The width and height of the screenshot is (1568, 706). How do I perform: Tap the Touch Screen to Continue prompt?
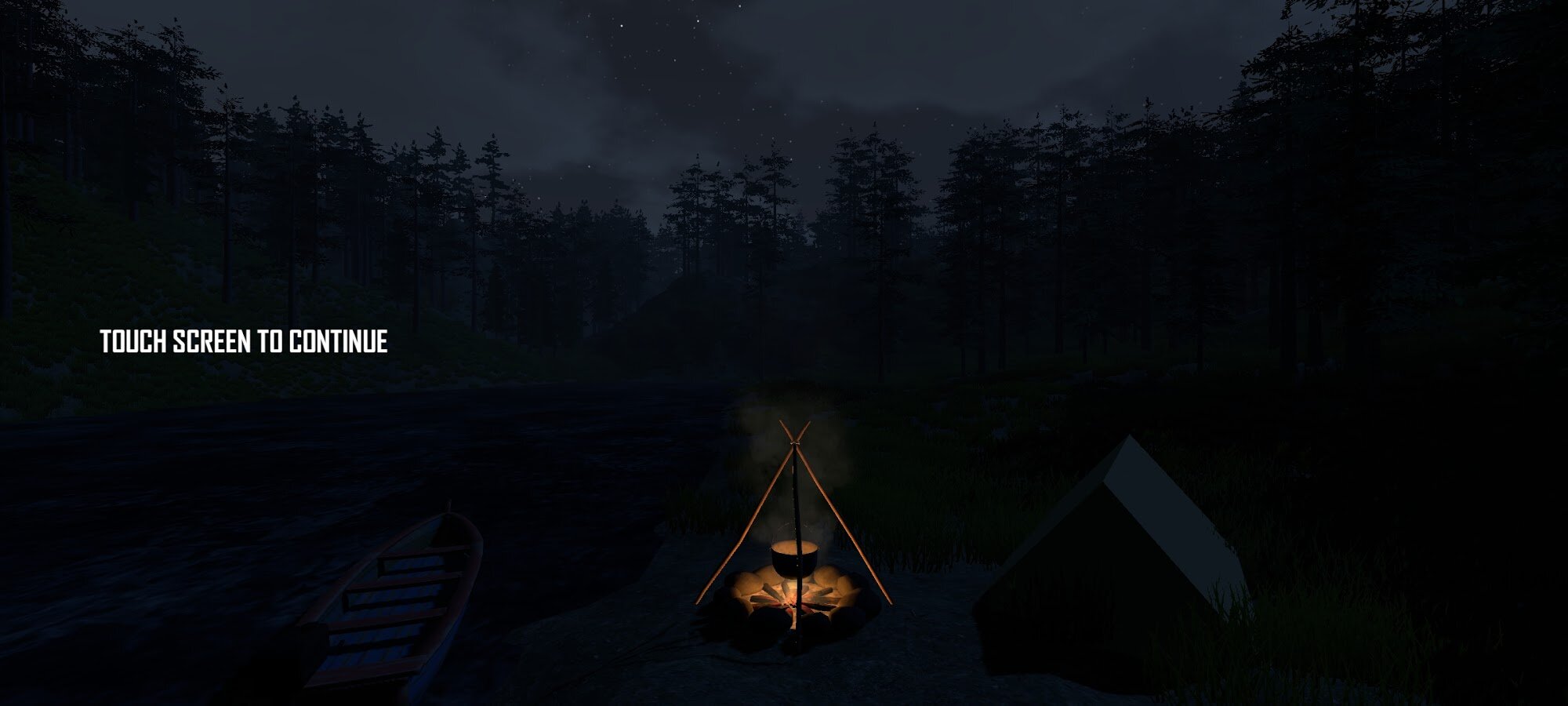244,342
